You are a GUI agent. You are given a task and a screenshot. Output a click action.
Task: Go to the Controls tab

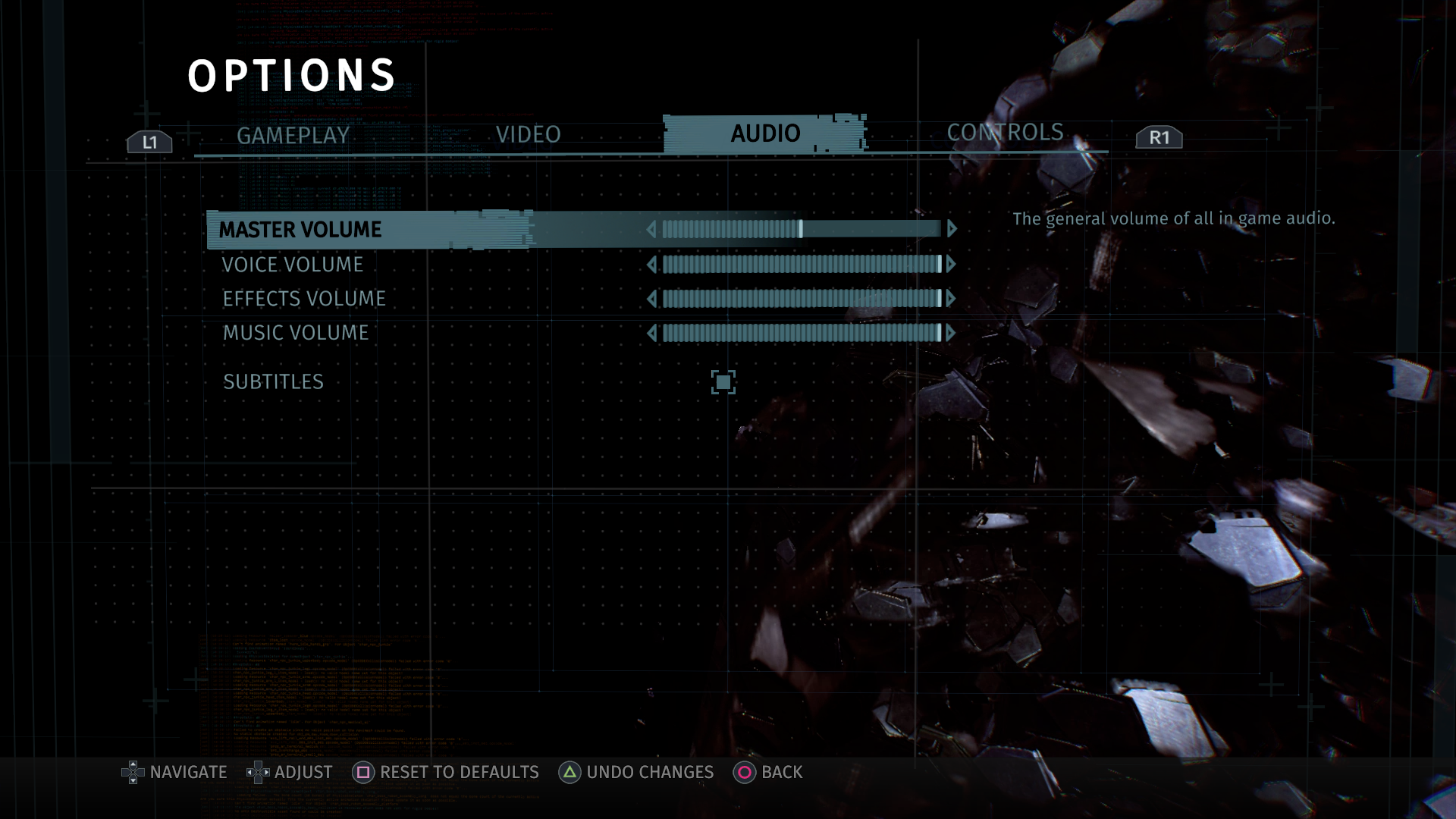1005,132
